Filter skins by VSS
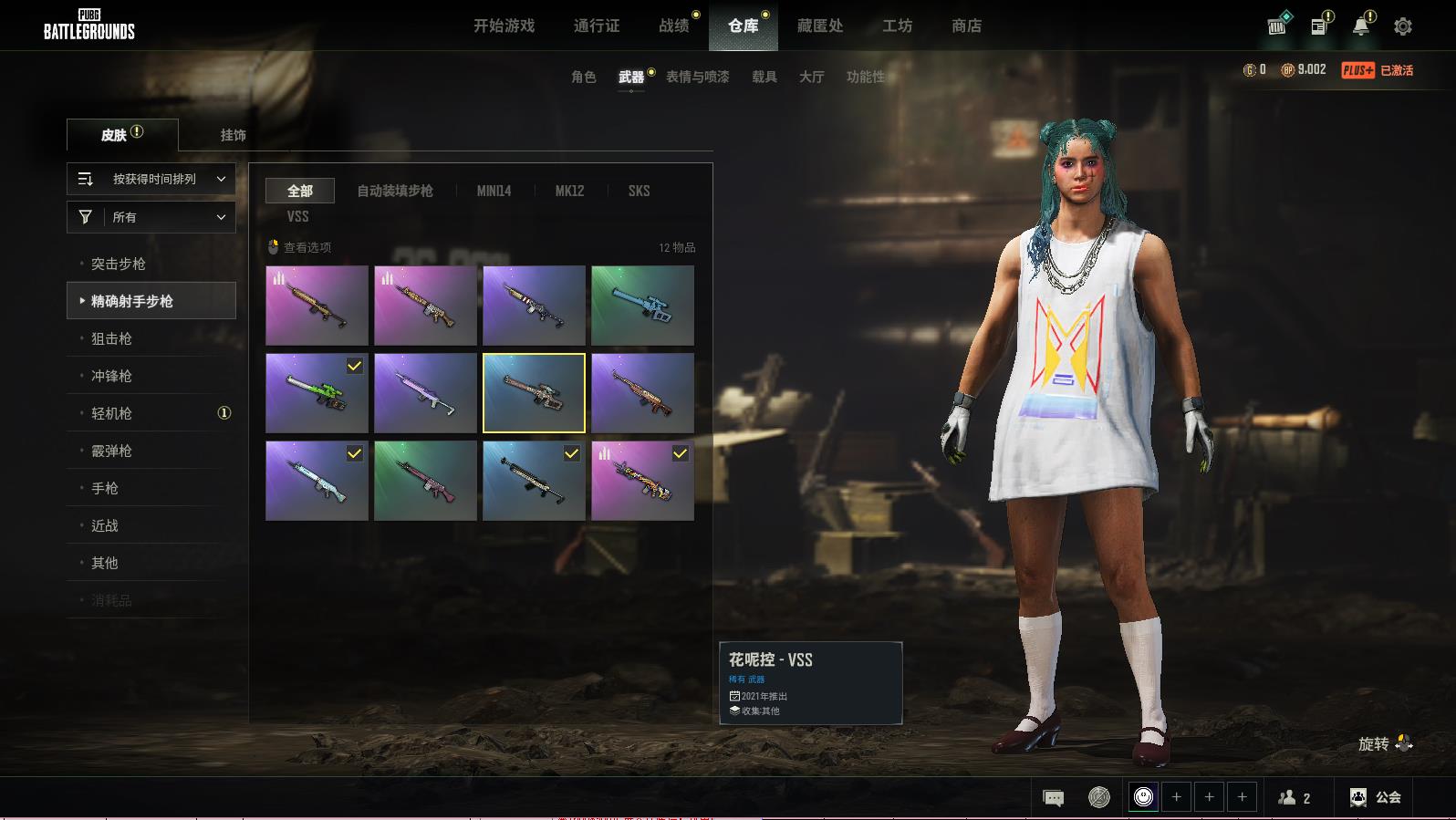The height and width of the screenshot is (820, 1456). tap(297, 216)
